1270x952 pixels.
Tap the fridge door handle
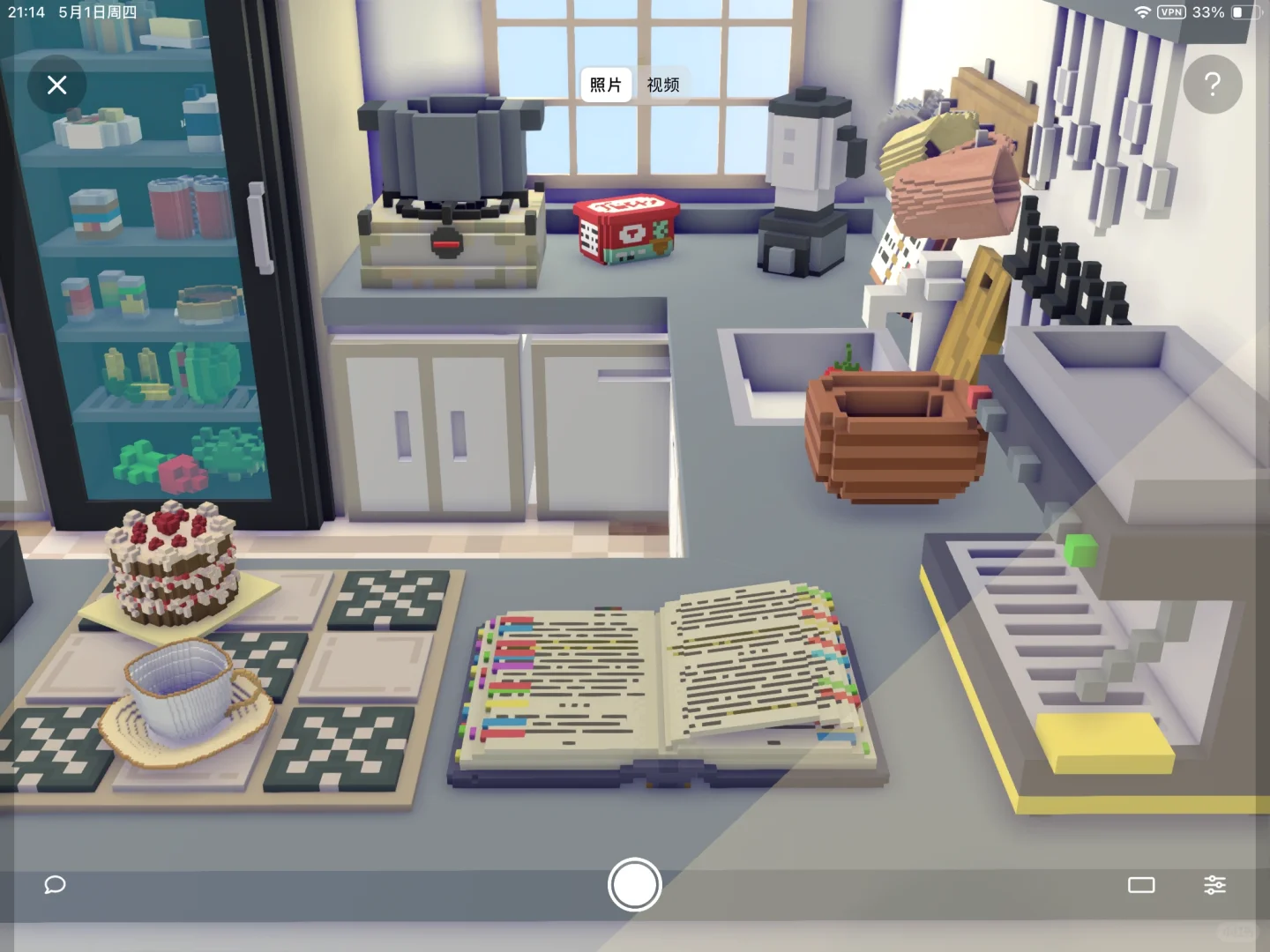[258, 229]
